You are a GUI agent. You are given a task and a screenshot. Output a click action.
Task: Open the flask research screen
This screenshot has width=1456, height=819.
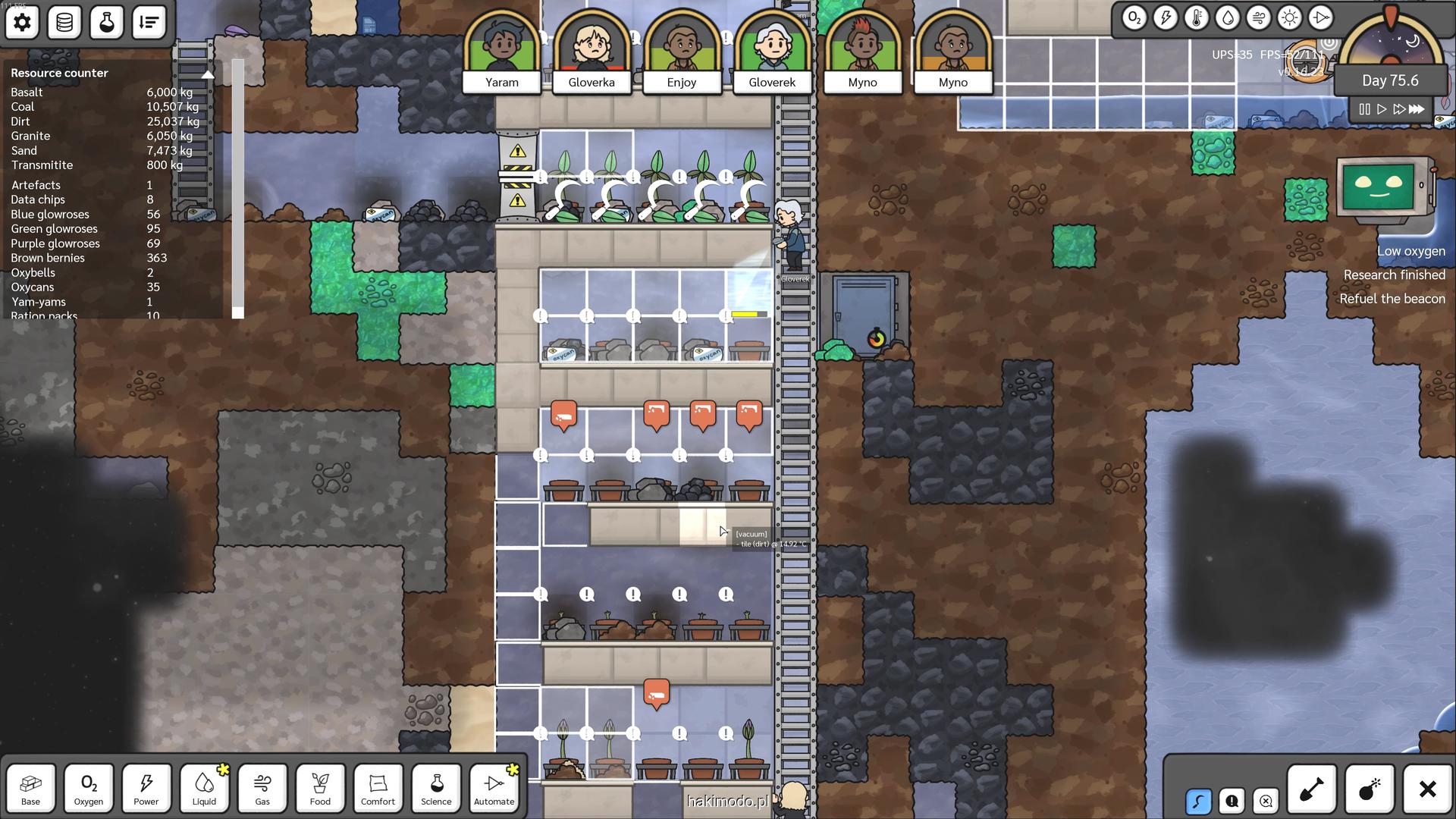107,22
